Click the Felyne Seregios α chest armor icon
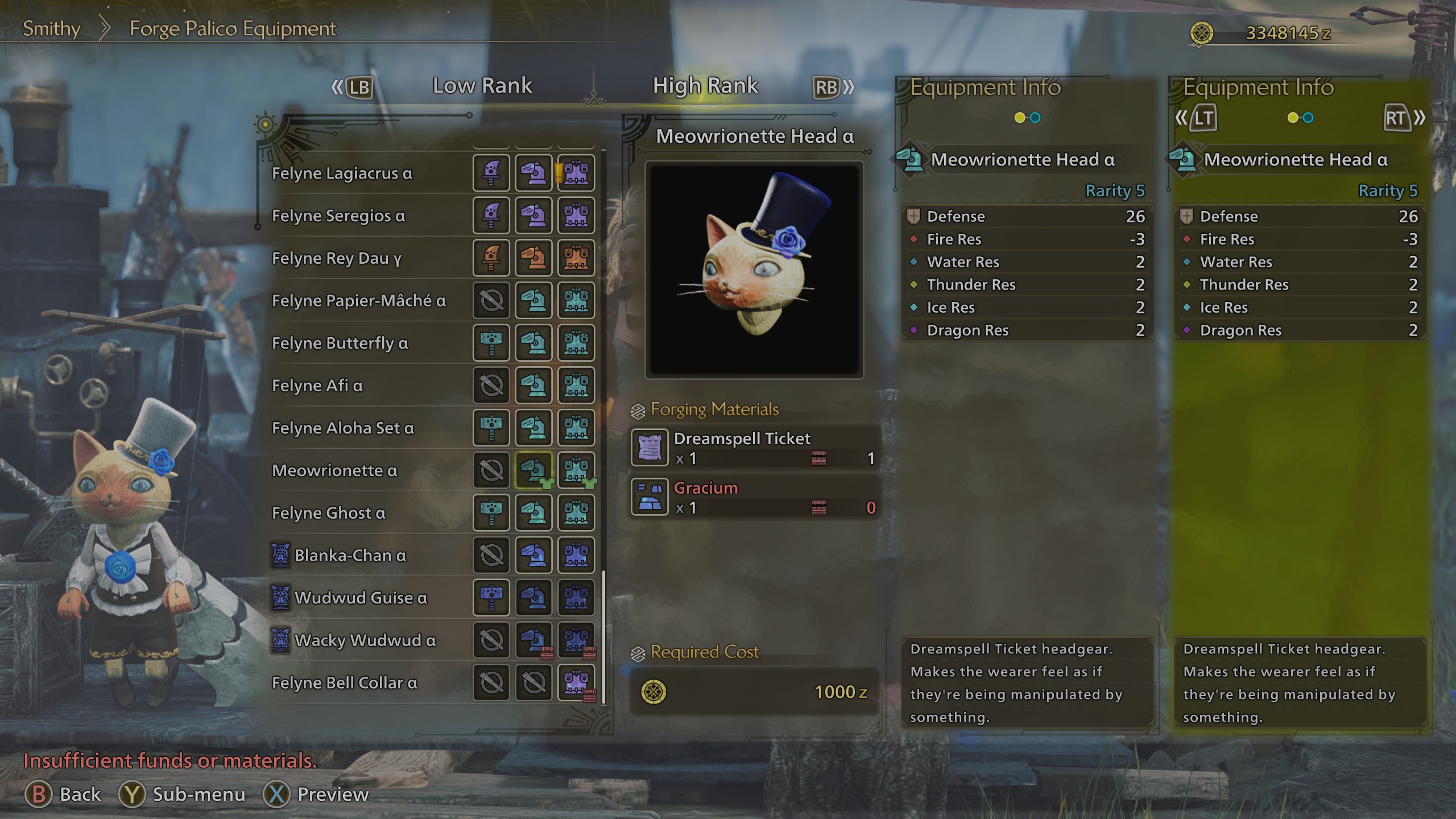This screenshot has height=819, width=1456. pyautogui.click(x=576, y=216)
